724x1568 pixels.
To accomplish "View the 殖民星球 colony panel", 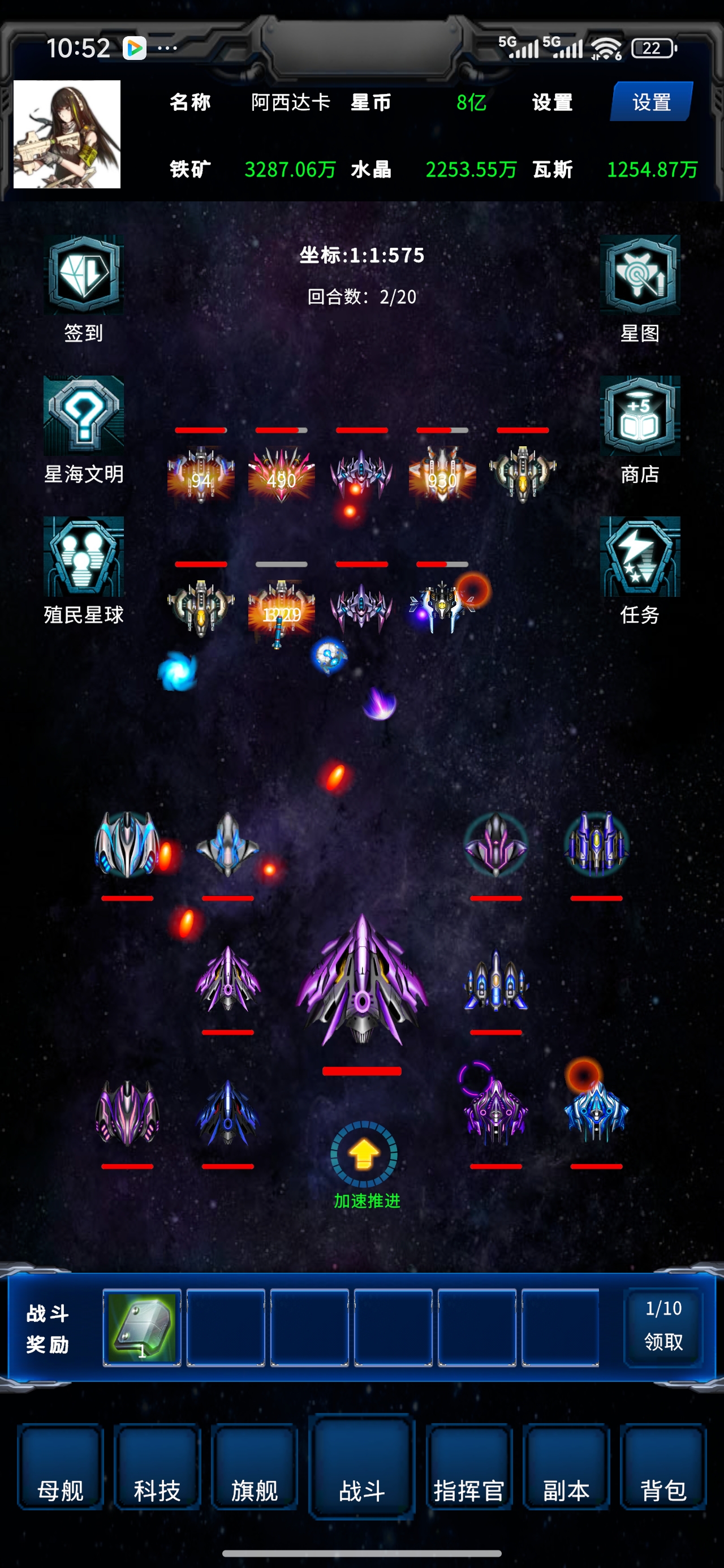I will [x=83, y=557].
